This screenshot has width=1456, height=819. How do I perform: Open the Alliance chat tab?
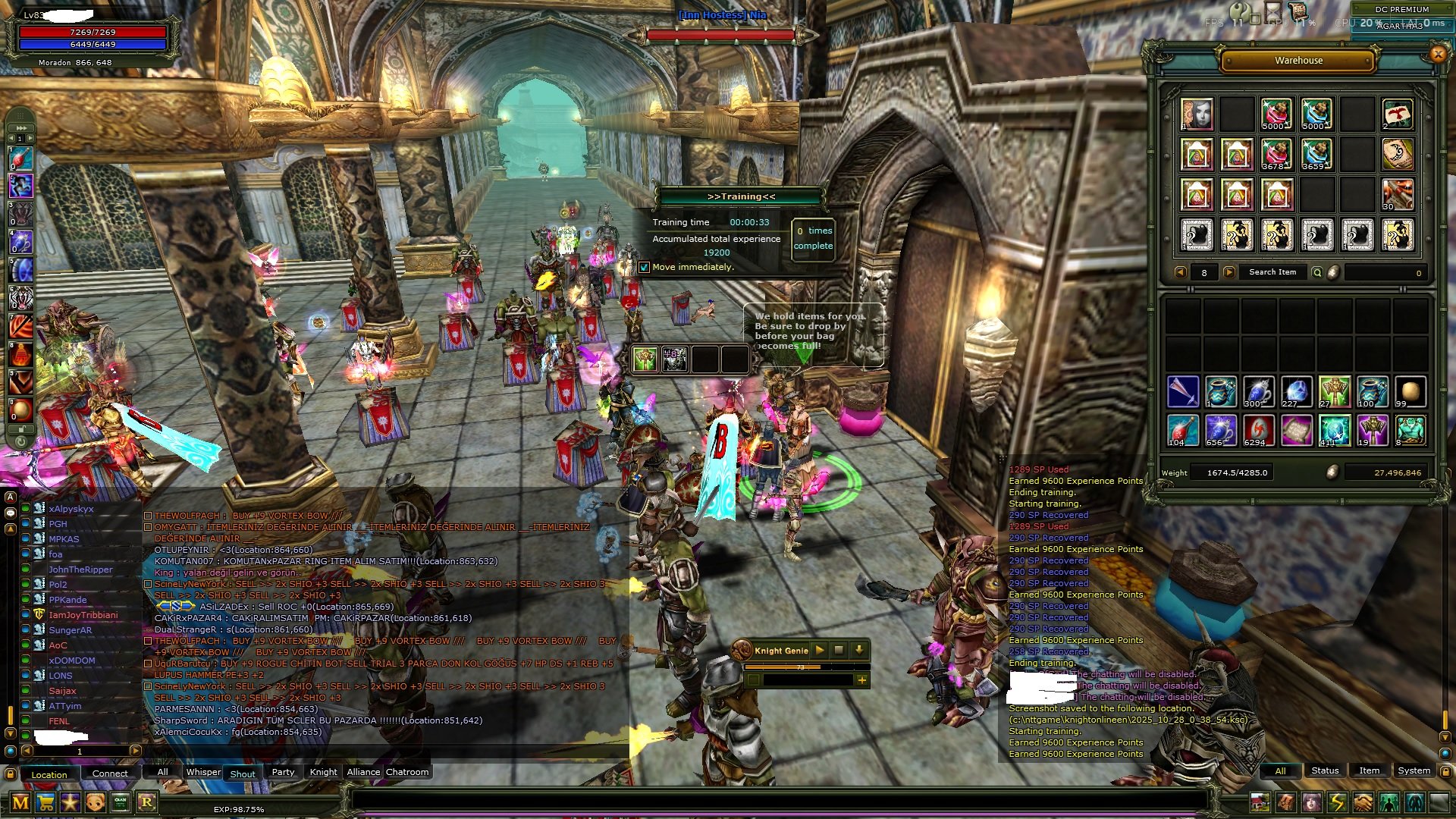click(363, 772)
